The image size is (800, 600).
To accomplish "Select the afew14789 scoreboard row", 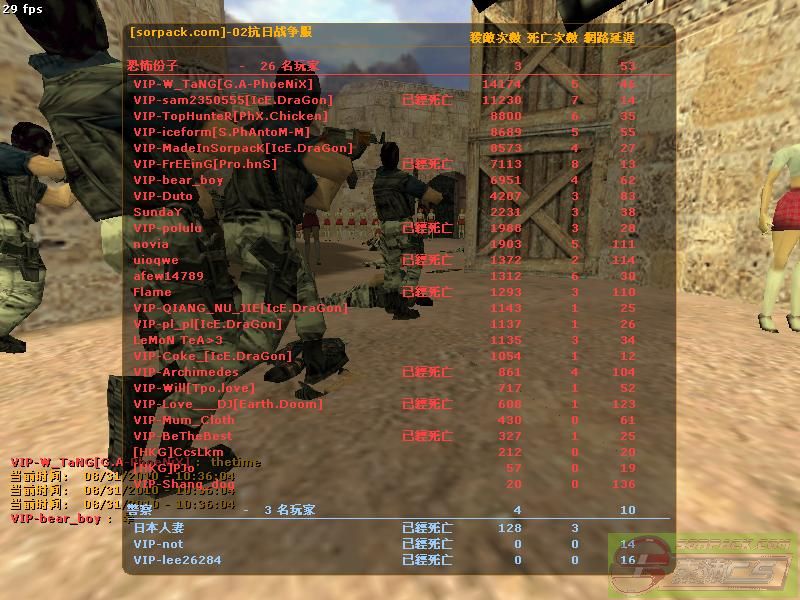I will 168,276.
